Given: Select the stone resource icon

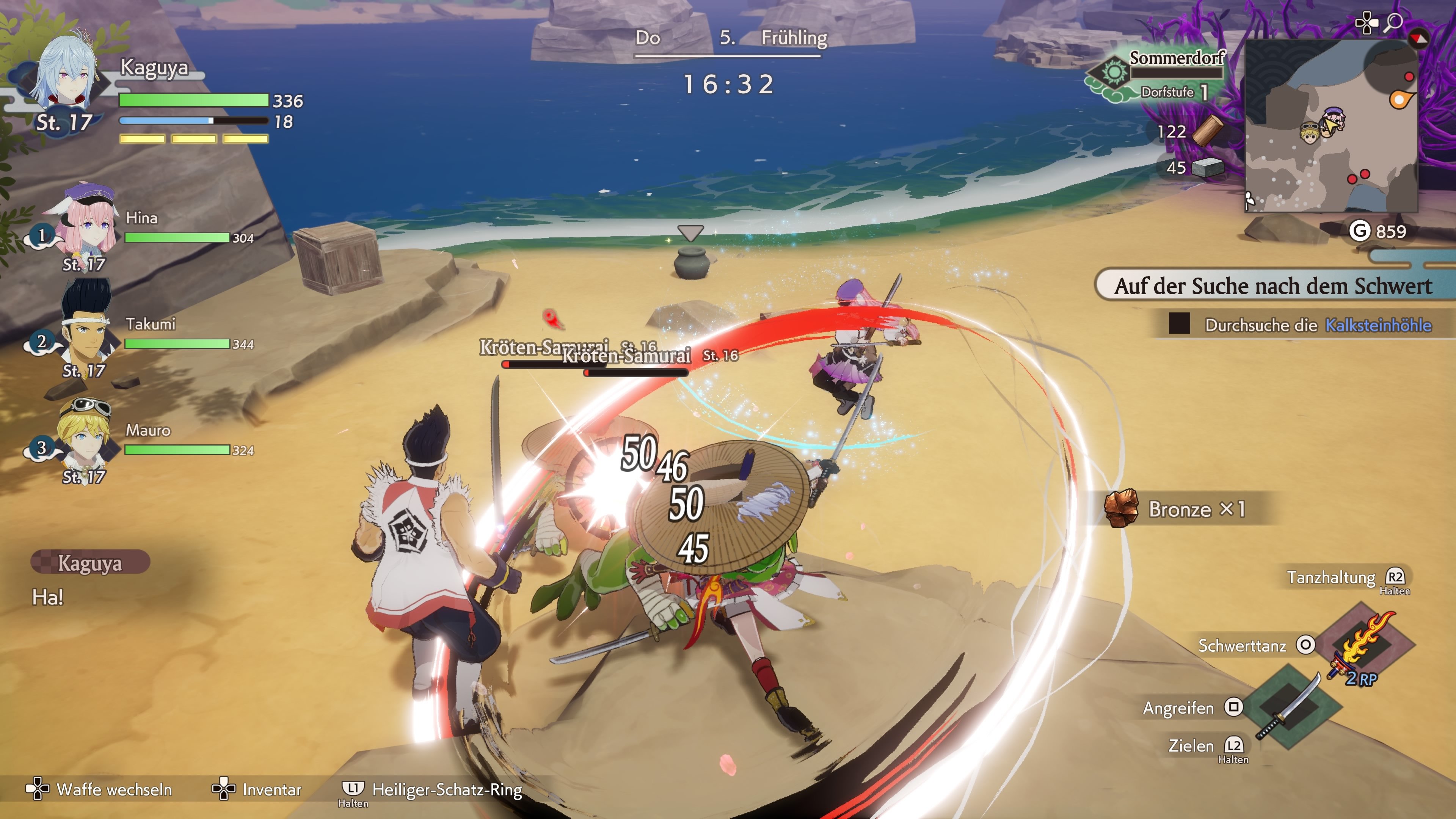Looking at the screenshot, I should coord(1207,167).
